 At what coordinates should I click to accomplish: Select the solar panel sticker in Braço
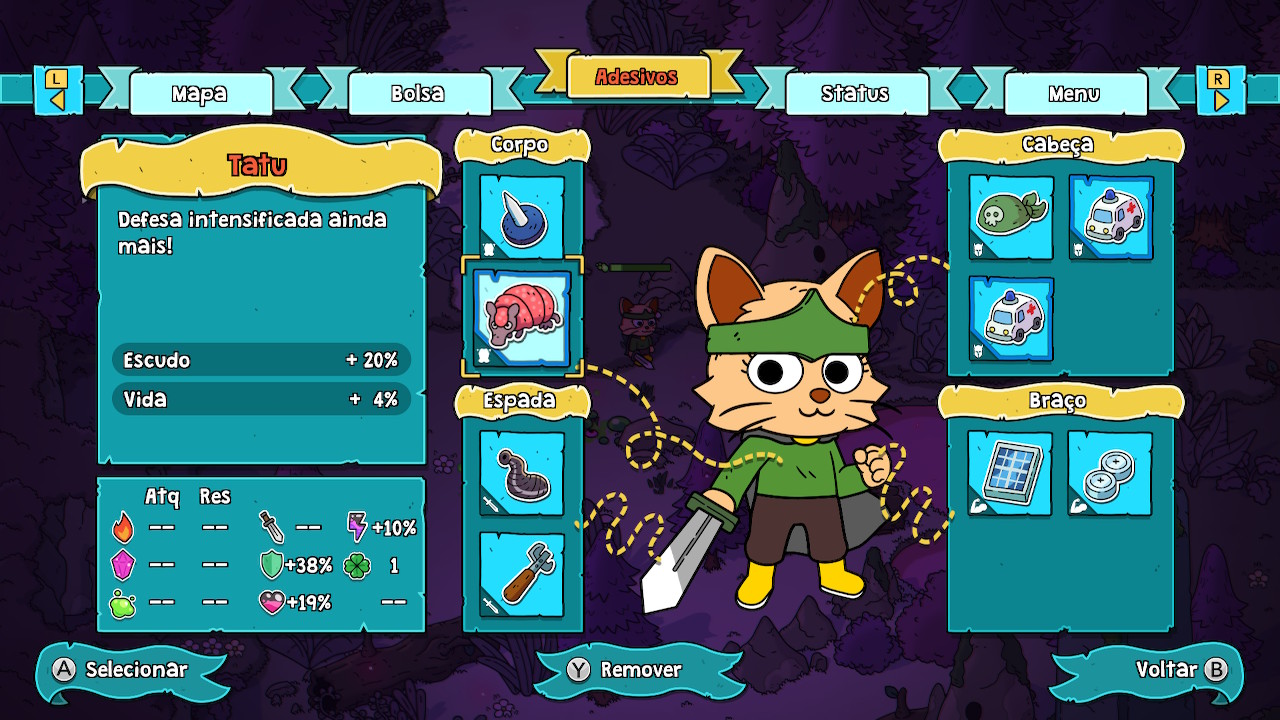coord(1010,470)
